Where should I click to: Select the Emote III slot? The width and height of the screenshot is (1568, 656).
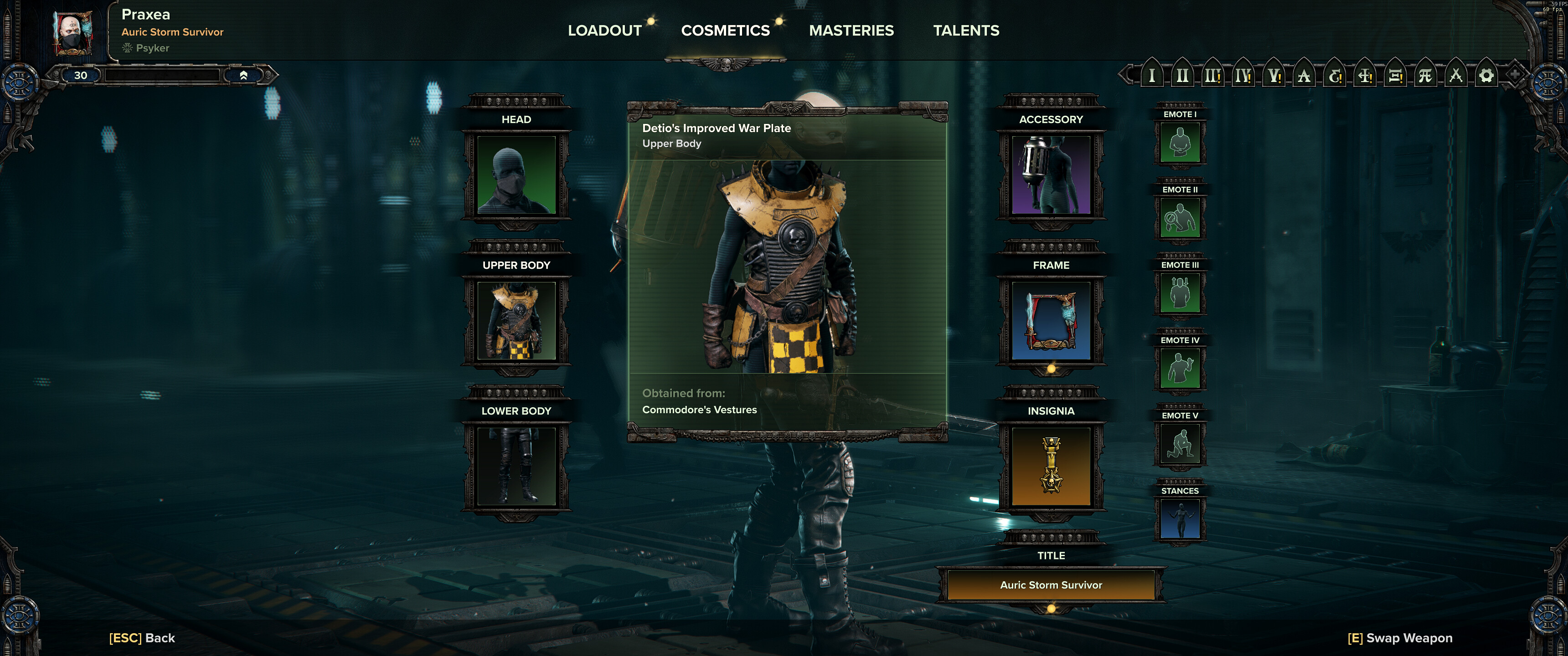coord(1180,293)
